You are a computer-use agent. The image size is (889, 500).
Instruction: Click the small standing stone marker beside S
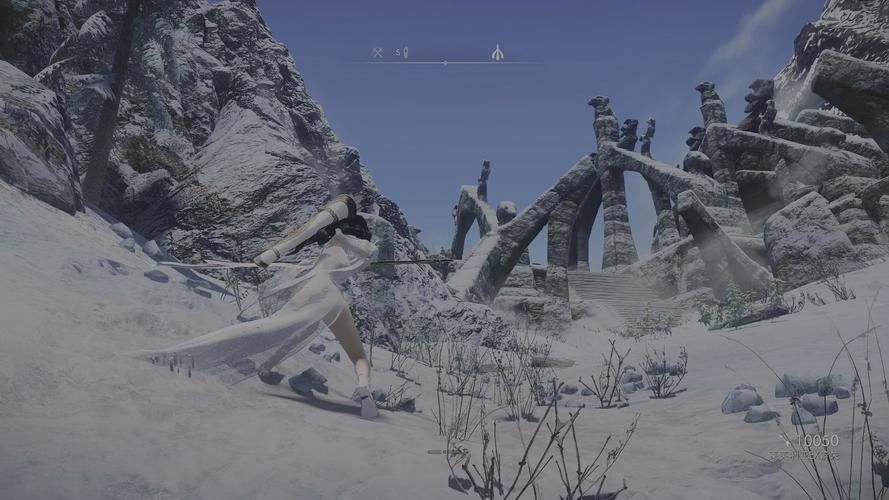406,52
